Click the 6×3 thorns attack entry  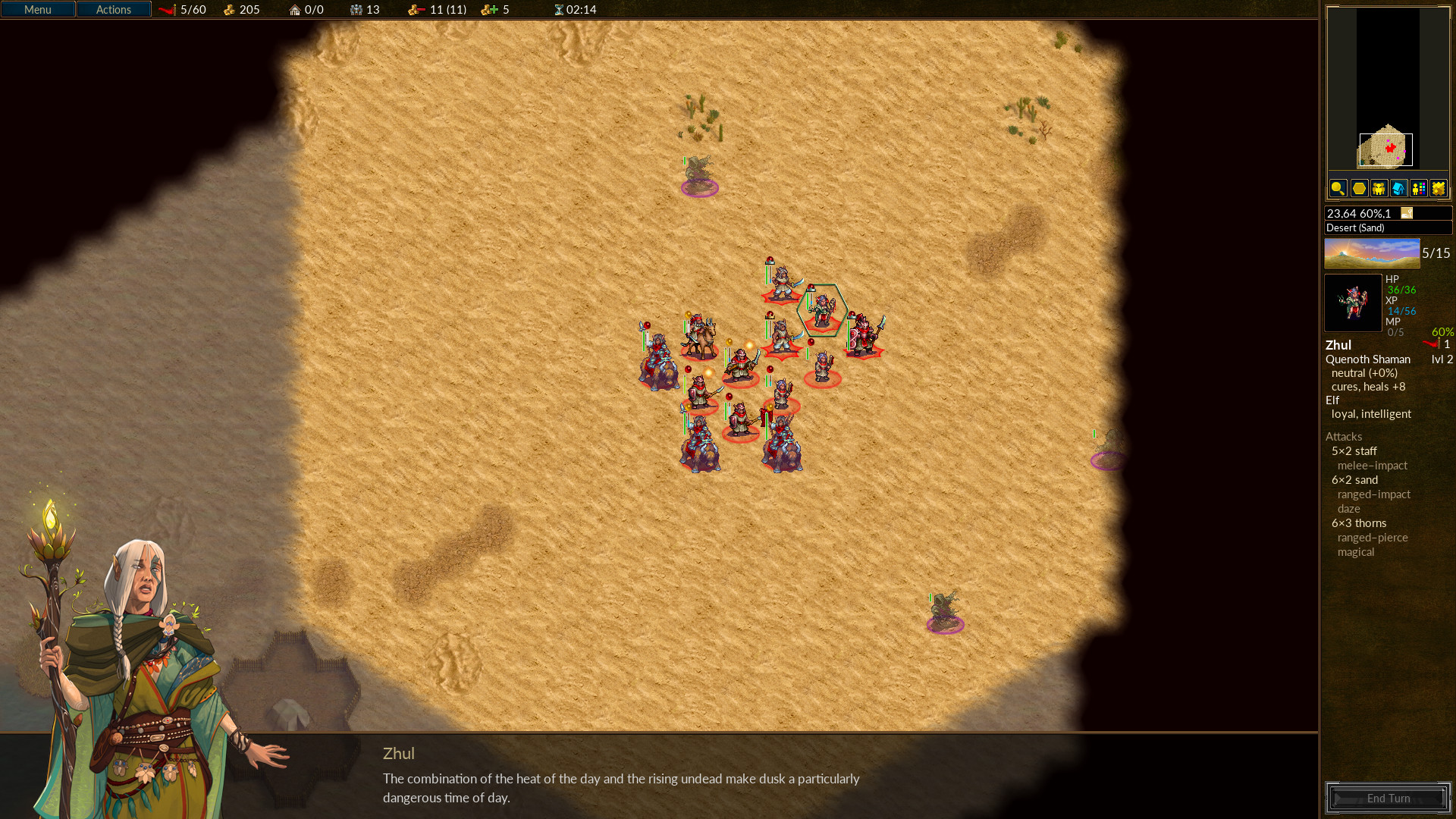(1359, 523)
